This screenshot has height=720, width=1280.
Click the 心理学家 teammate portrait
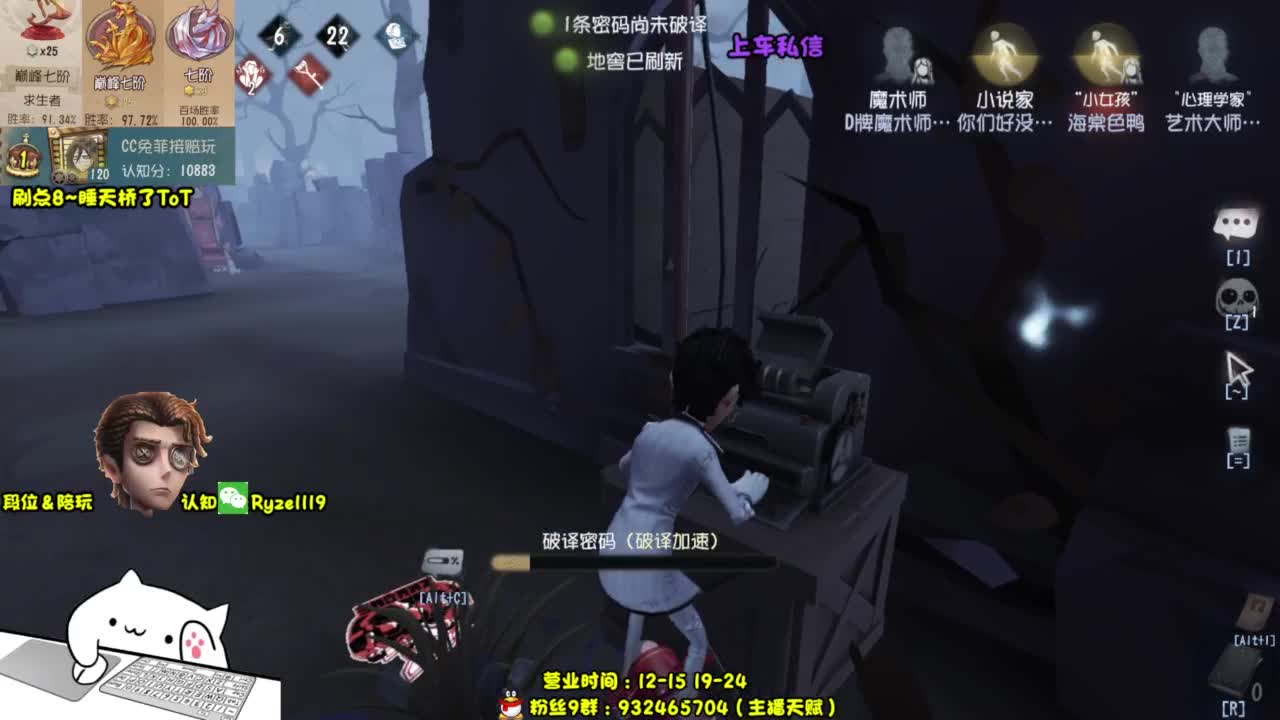pos(1210,48)
